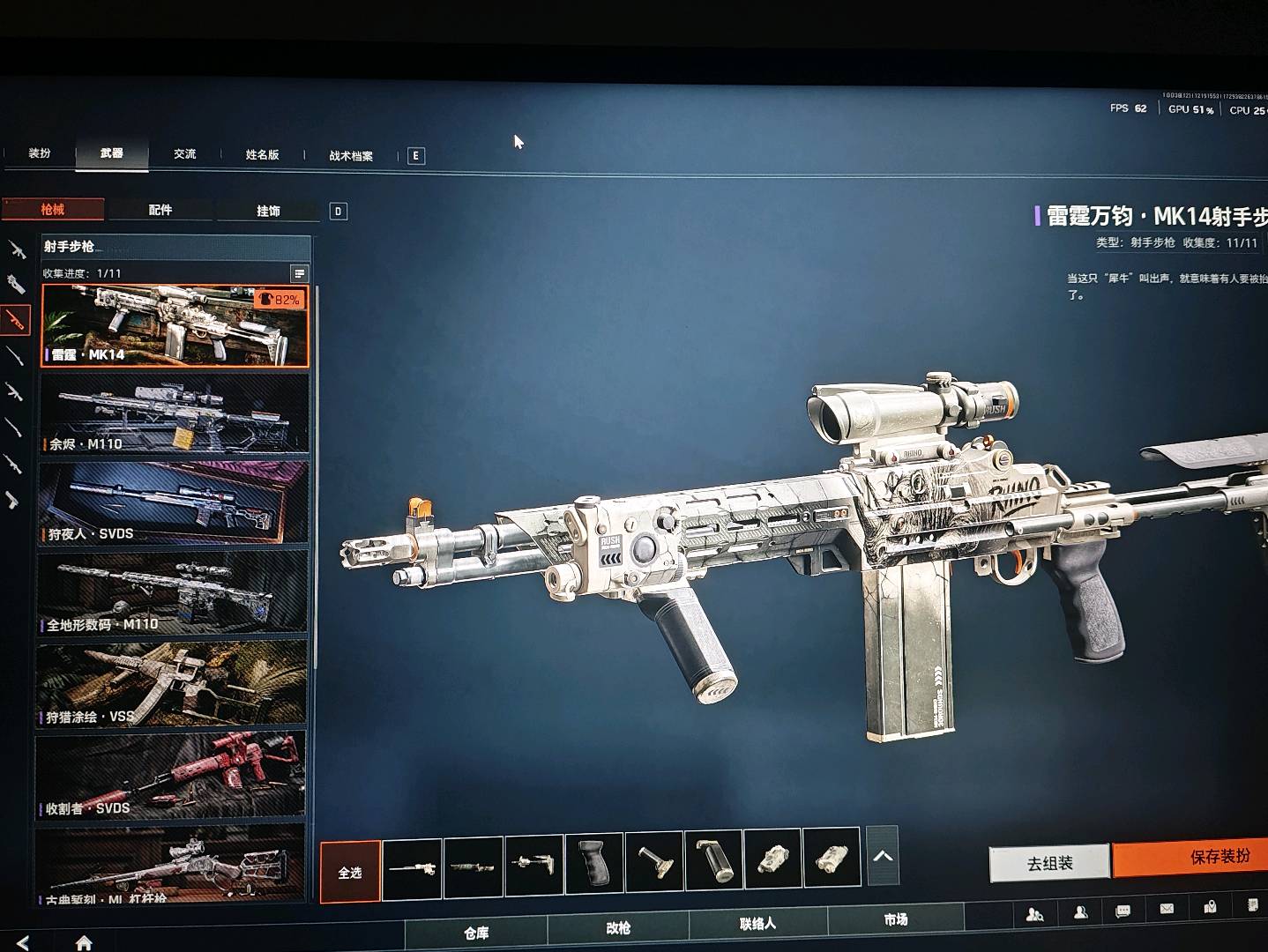Image resolution: width=1268 pixels, height=952 pixels.
Task: Pick the 狩猎涂绘 VSS skin
Action: [x=172, y=685]
